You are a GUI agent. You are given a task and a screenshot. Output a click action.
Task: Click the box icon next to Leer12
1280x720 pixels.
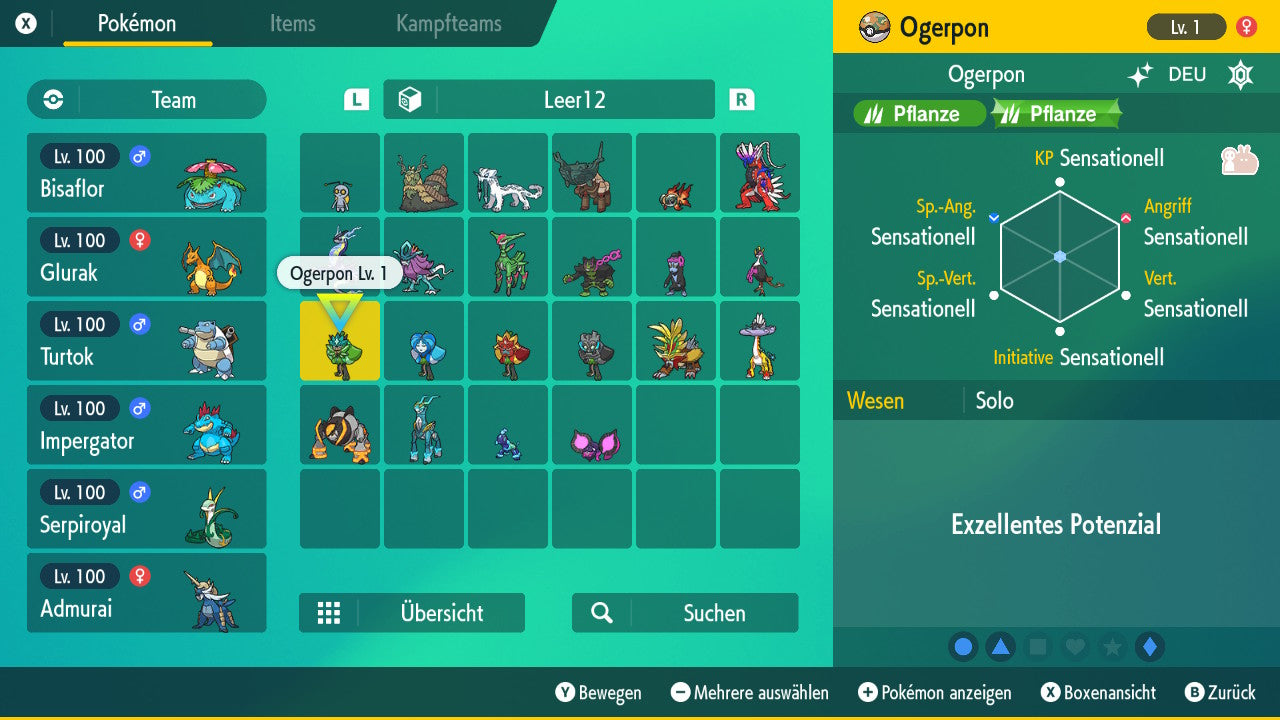tap(410, 99)
